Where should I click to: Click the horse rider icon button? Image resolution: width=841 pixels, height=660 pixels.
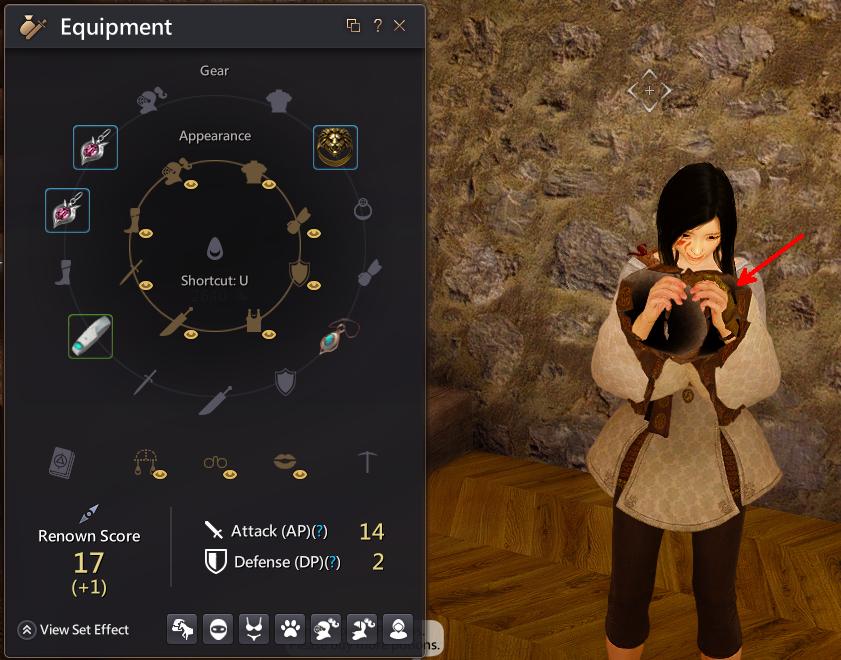[182, 629]
